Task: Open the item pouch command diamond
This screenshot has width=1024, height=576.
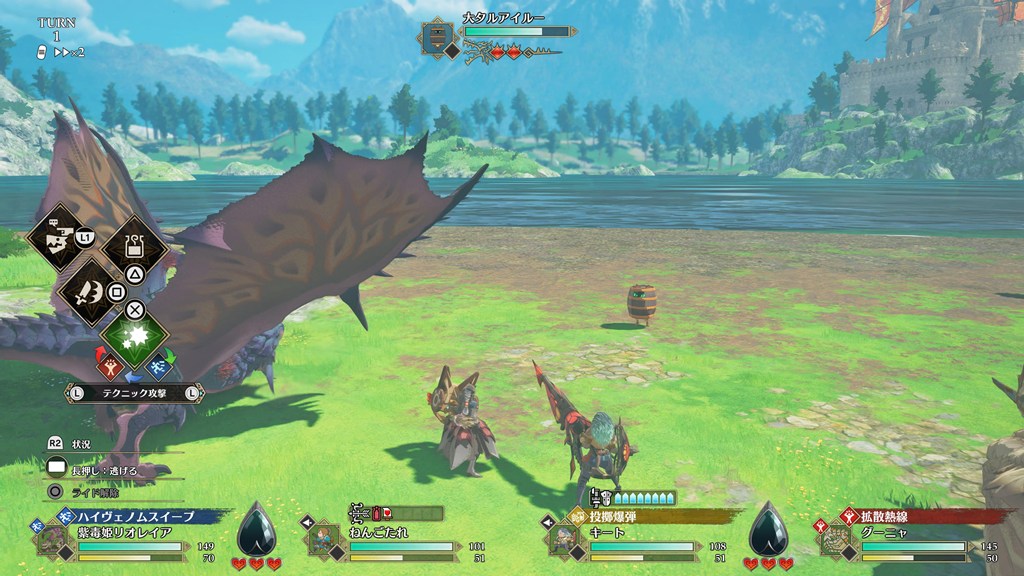Action: pyautogui.click(x=134, y=250)
